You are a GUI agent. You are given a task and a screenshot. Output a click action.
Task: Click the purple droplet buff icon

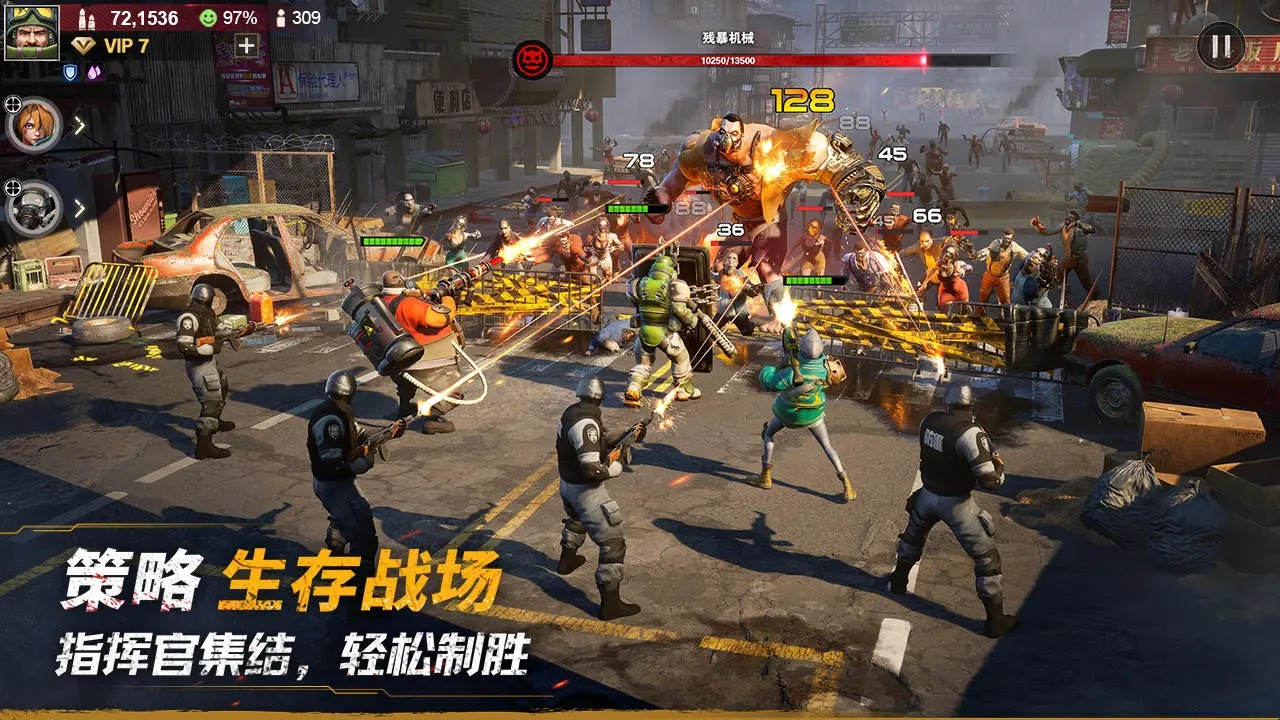[x=93, y=71]
